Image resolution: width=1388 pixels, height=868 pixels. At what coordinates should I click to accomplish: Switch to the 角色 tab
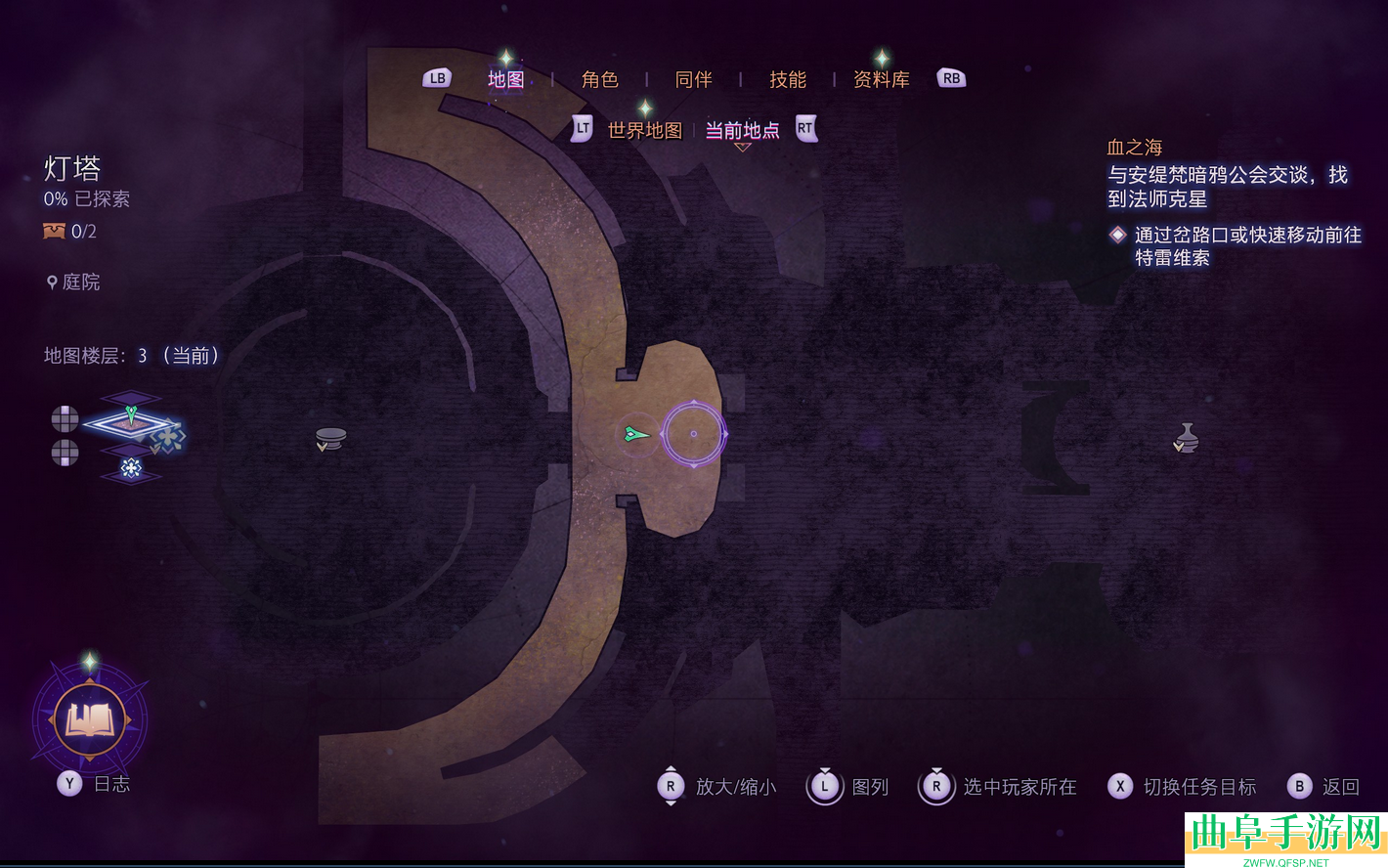(599, 79)
